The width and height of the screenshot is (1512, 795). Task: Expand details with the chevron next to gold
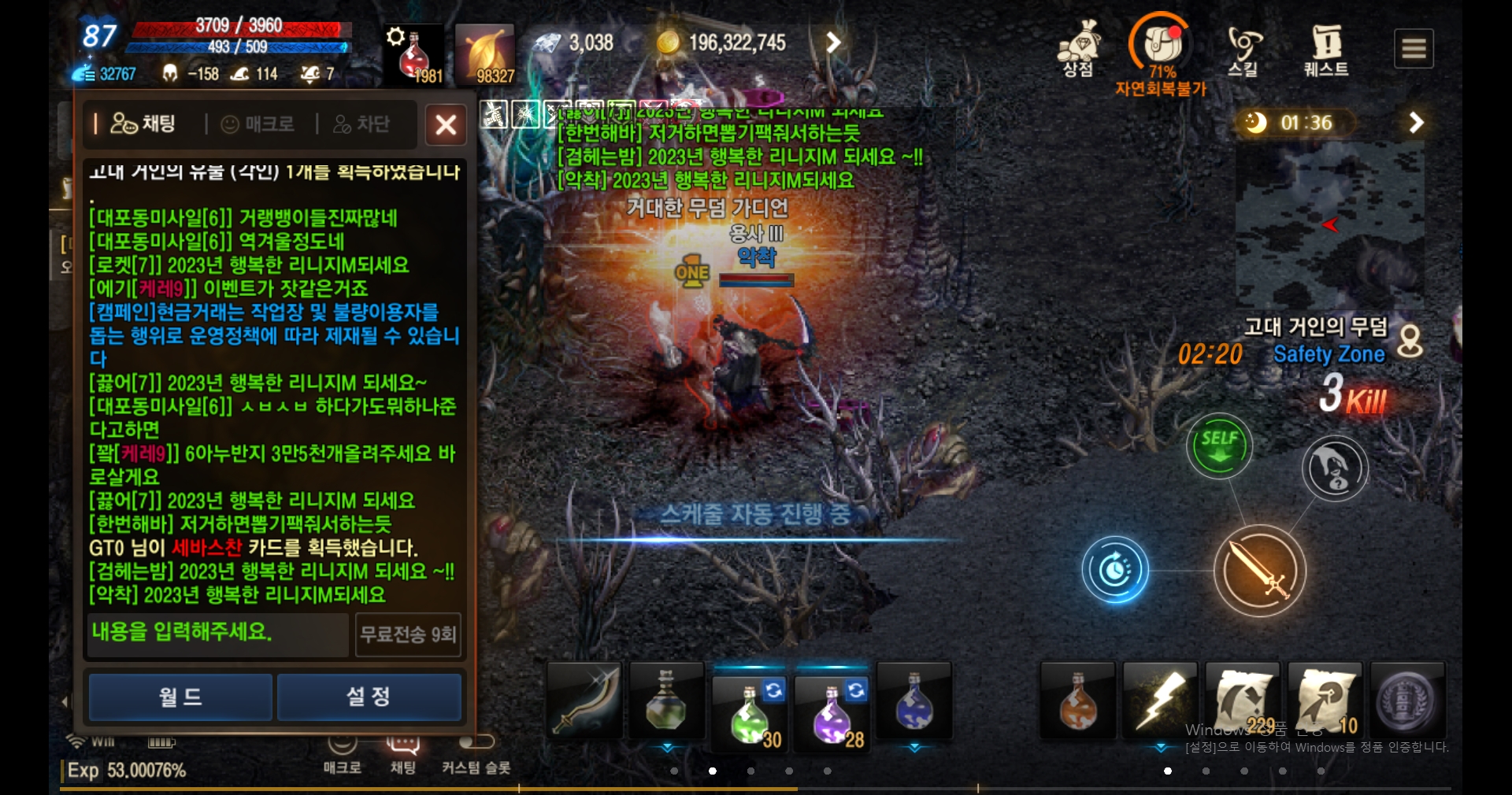click(834, 43)
